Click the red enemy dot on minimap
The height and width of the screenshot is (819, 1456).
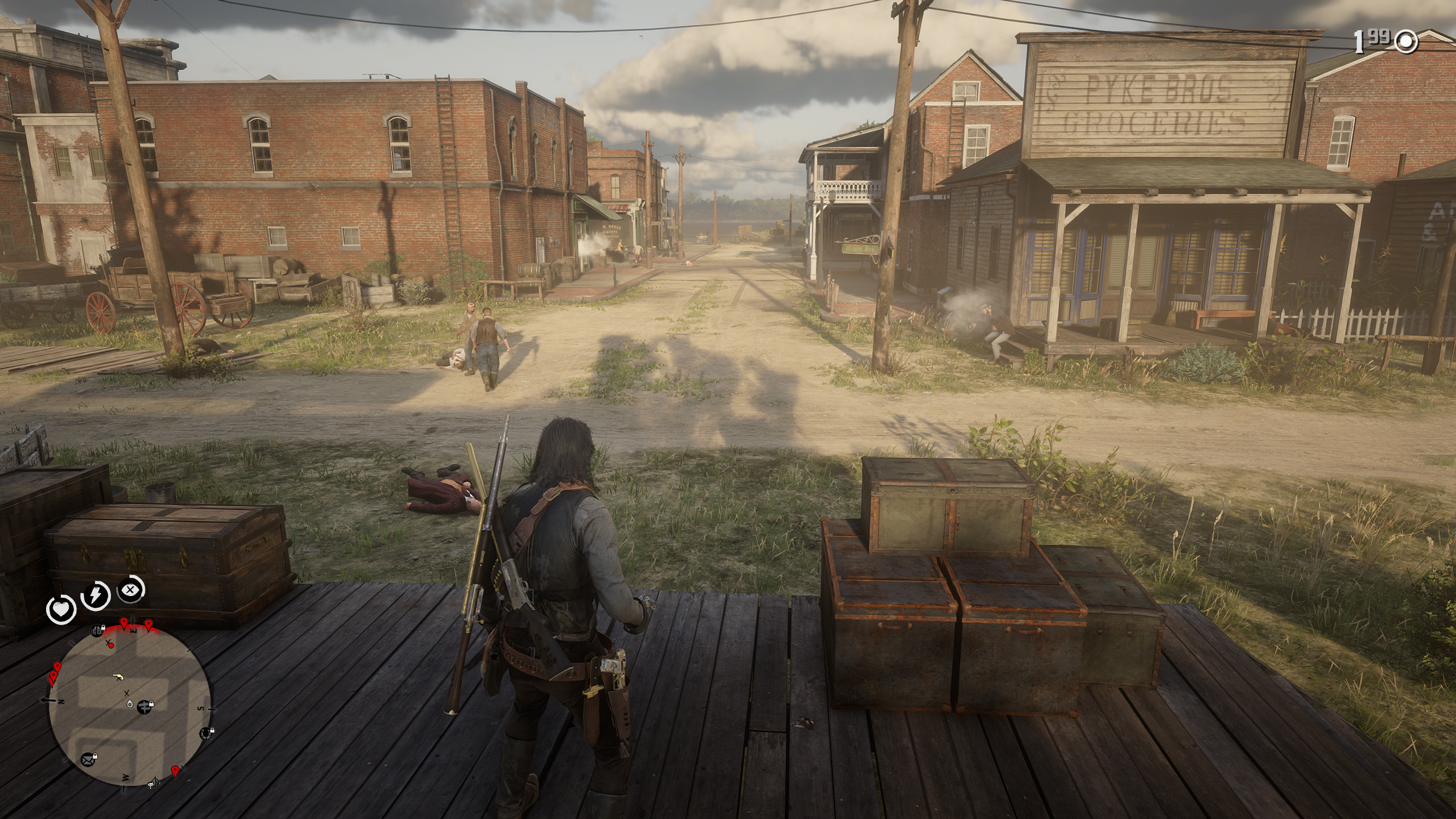[x=111, y=646]
